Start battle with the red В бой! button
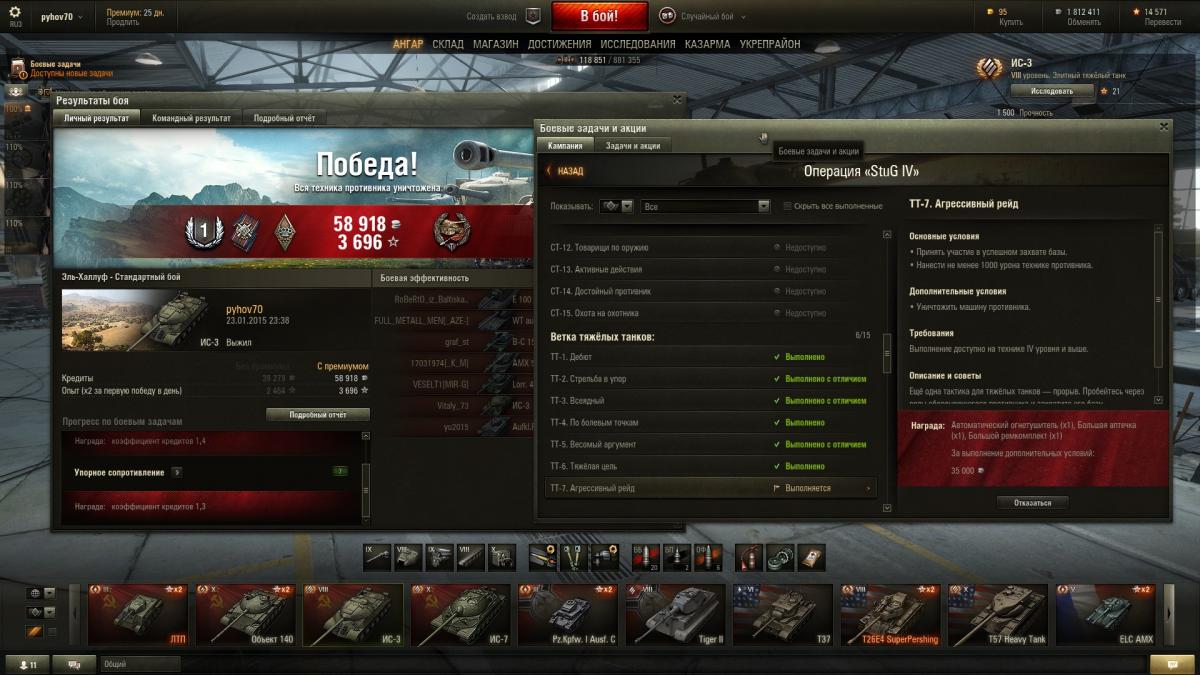 pyautogui.click(x=599, y=16)
